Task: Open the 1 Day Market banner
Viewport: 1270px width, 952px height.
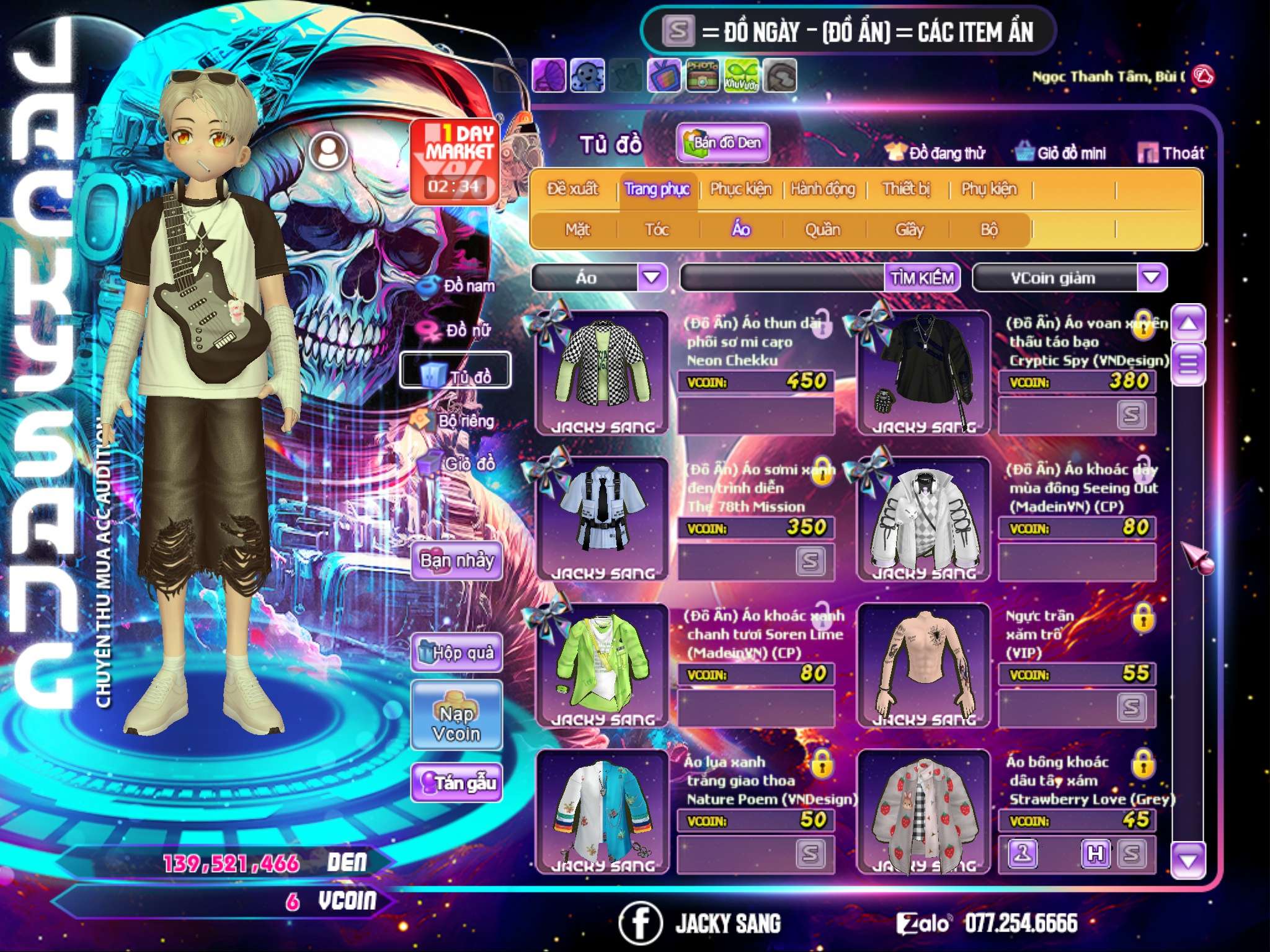Action: pyautogui.click(x=456, y=161)
